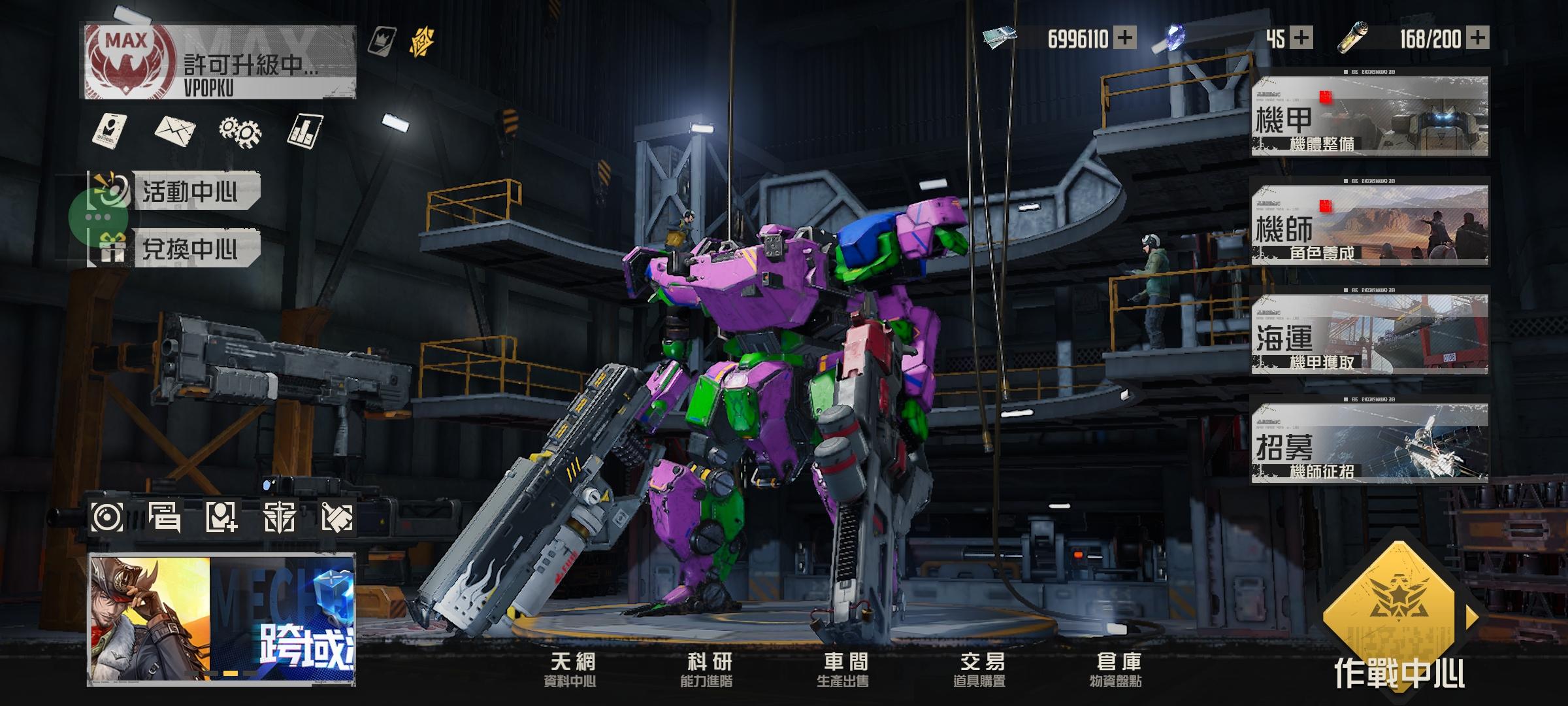Viewport: 1568px width, 706px height.
Task: Open the 交易 trade shop
Action: point(981,669)
